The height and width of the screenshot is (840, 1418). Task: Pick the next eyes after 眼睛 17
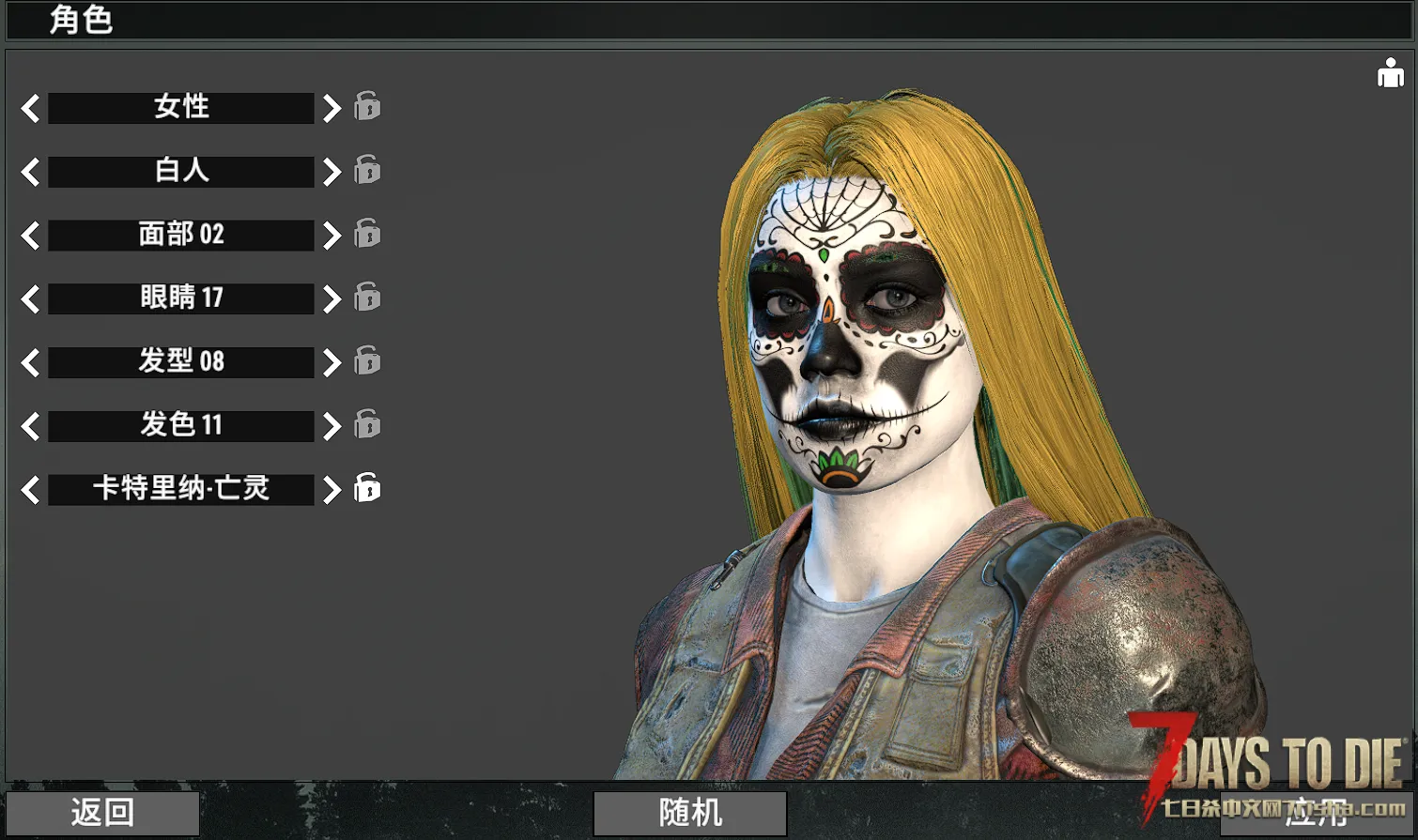331,298
